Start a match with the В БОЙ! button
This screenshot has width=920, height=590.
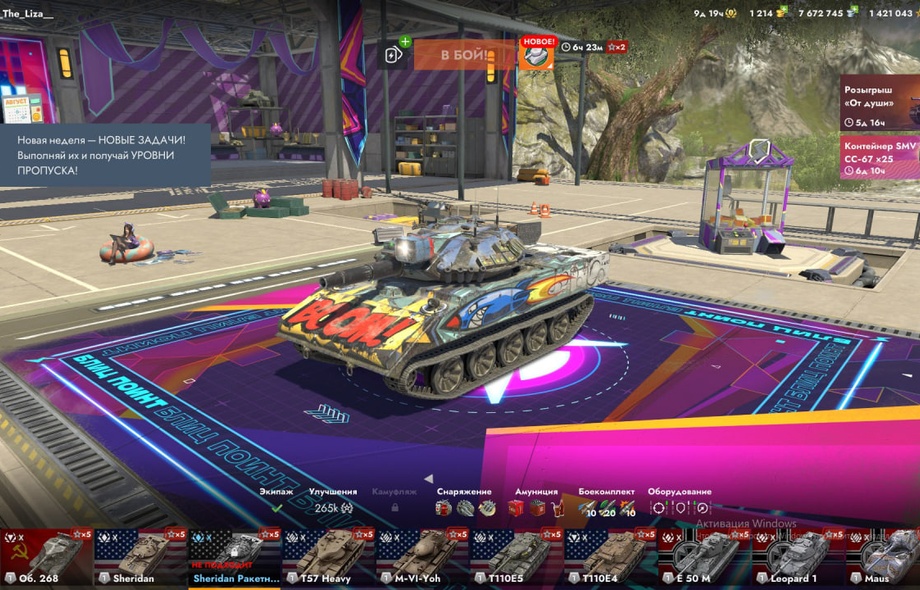point(464,54)
